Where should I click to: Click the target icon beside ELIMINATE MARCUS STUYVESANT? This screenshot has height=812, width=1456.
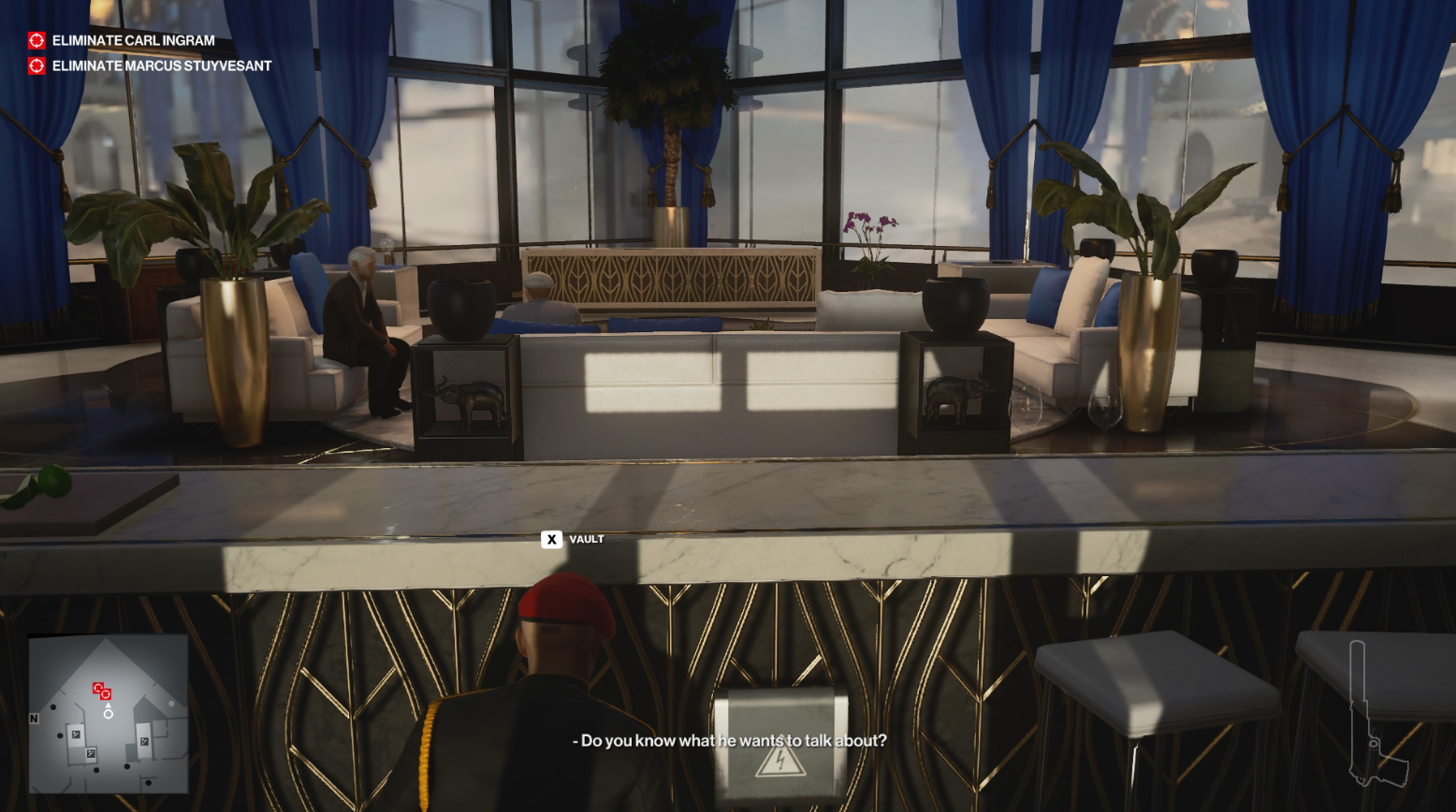coord(35,65)
